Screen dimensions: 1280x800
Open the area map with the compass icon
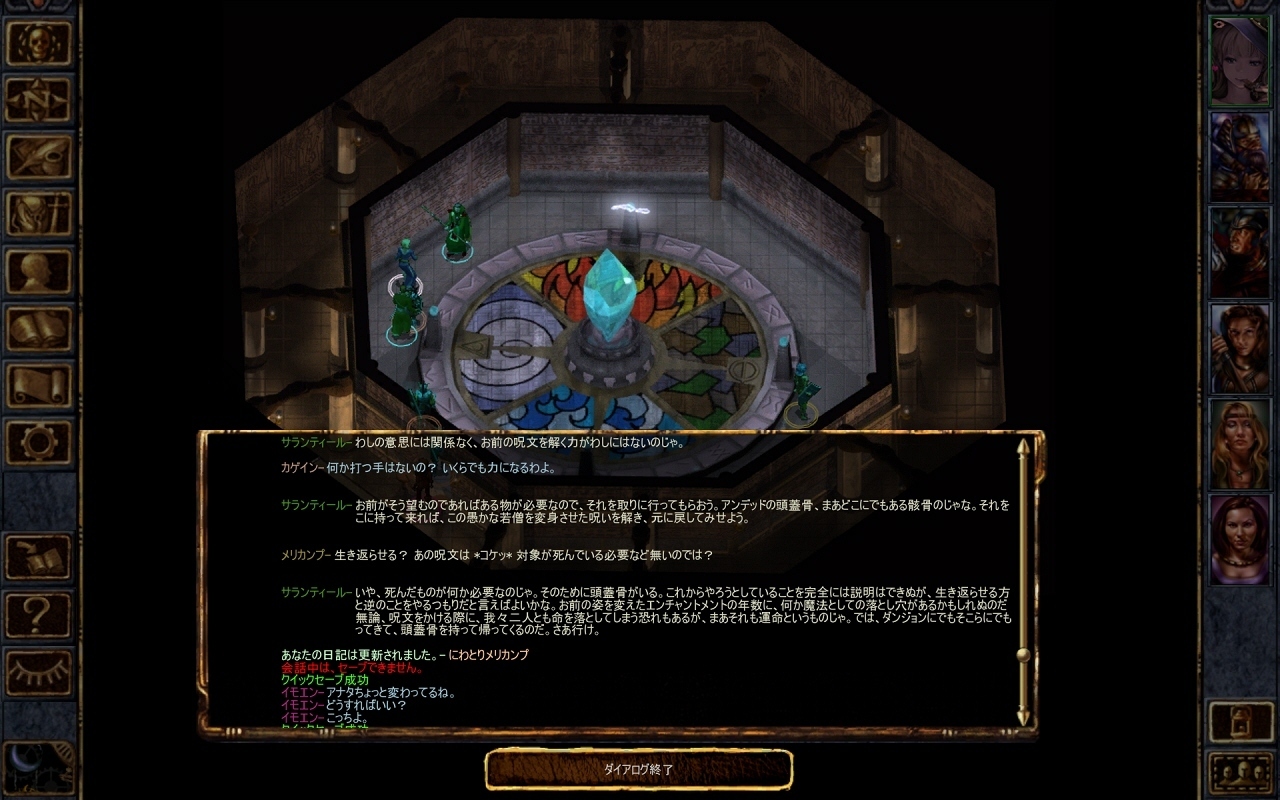39,99
